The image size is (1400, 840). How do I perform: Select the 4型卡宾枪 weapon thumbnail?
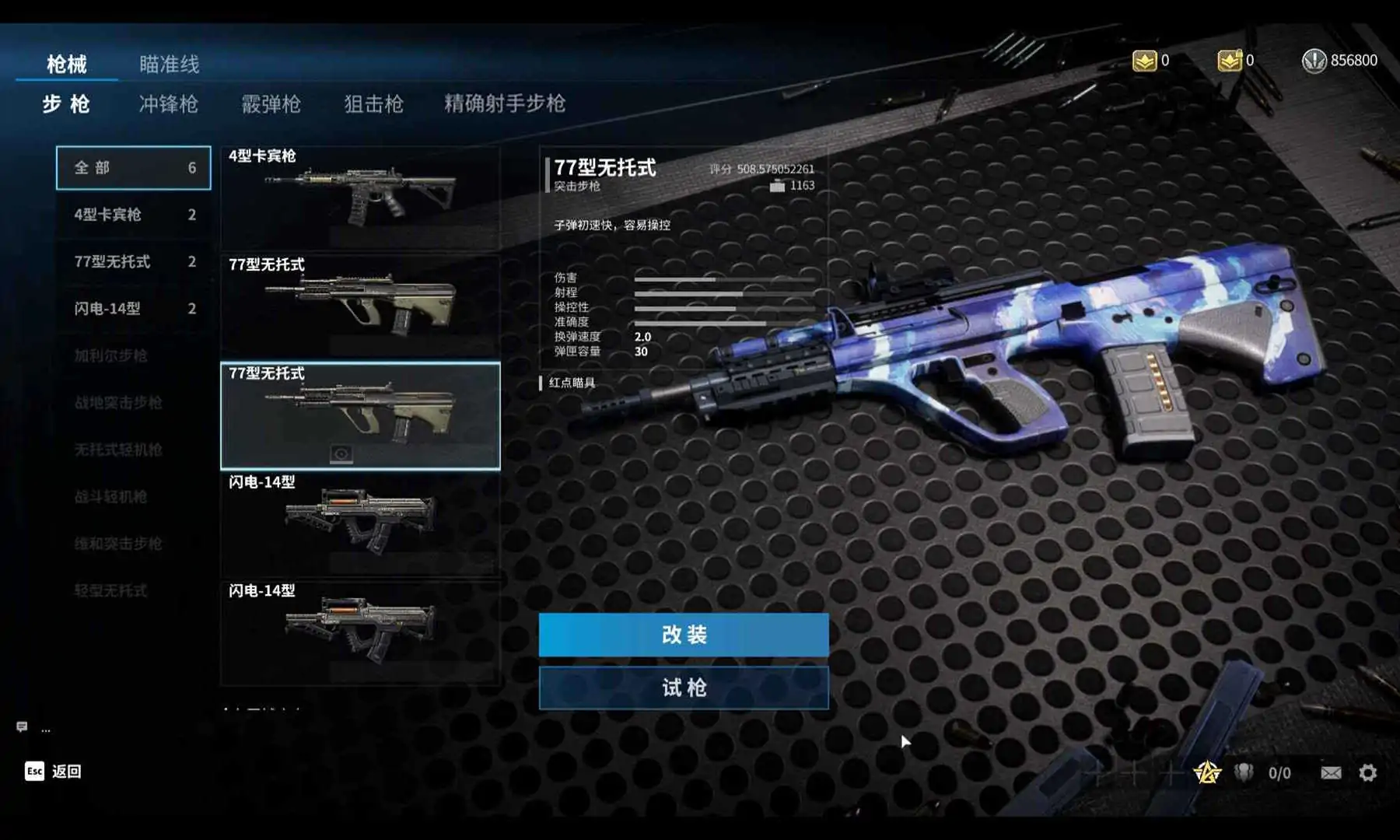click(x=360, y=198)
